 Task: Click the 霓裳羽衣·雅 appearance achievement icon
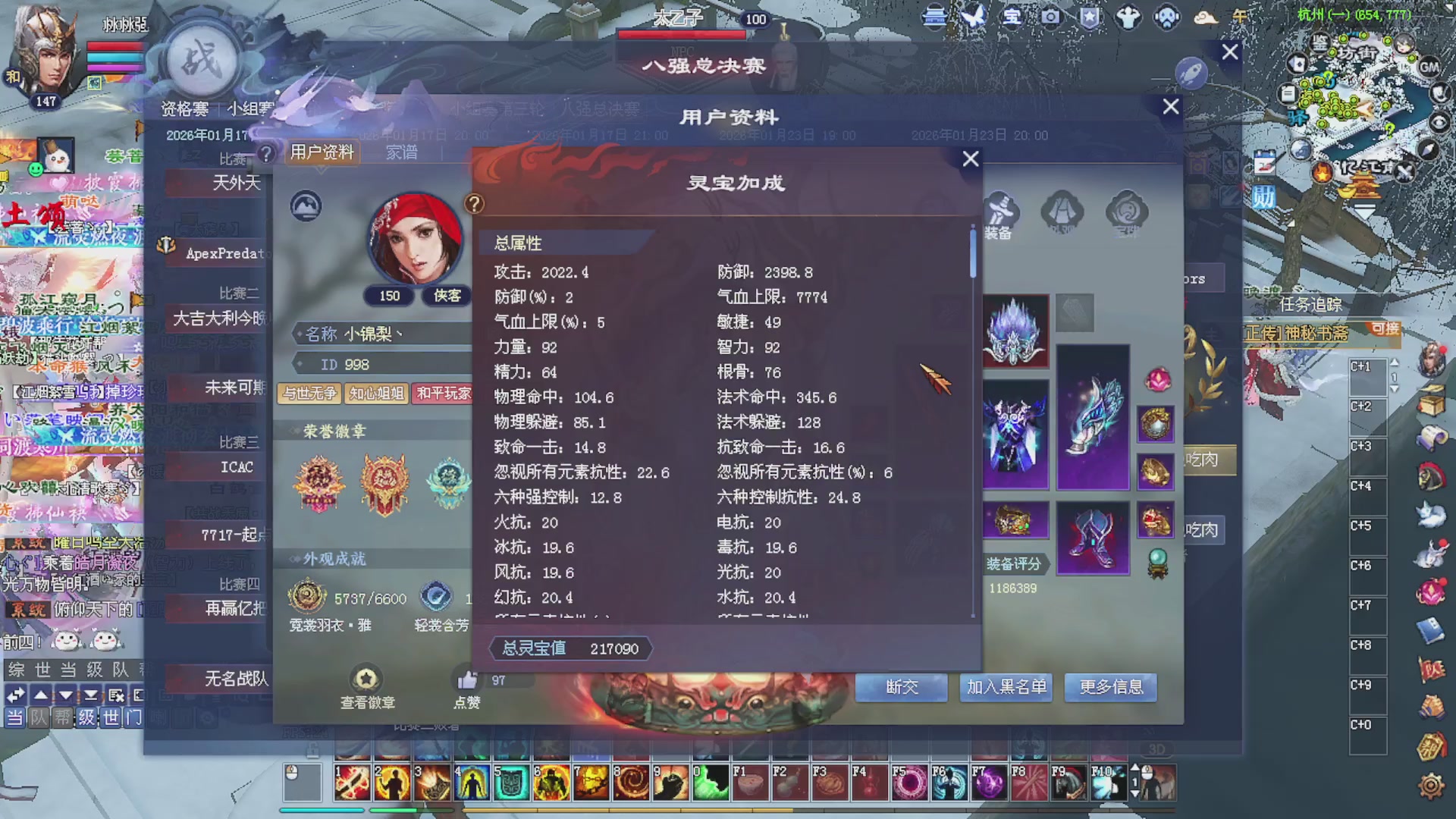[307, 598]
